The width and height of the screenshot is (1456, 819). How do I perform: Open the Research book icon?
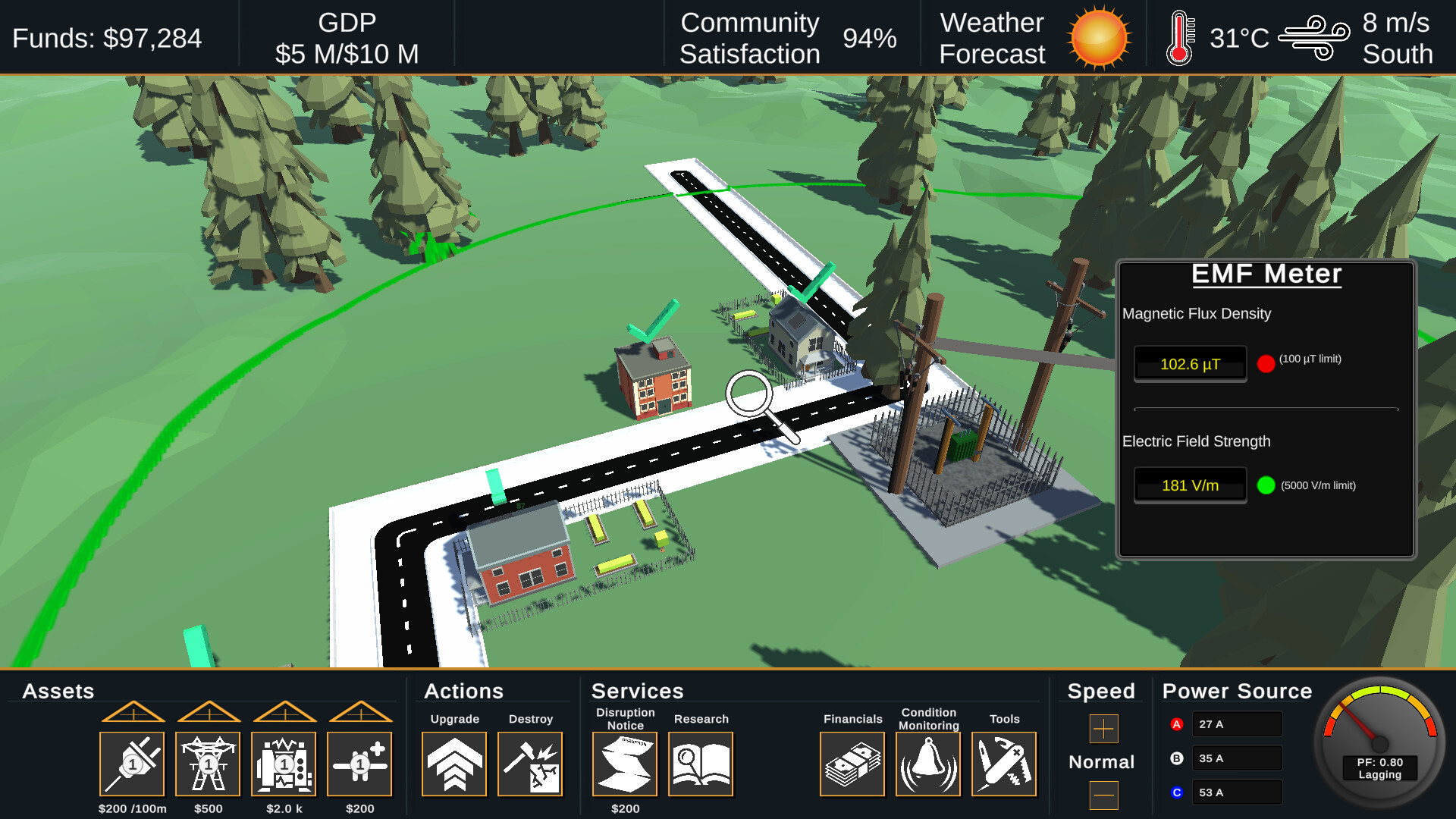701,764
